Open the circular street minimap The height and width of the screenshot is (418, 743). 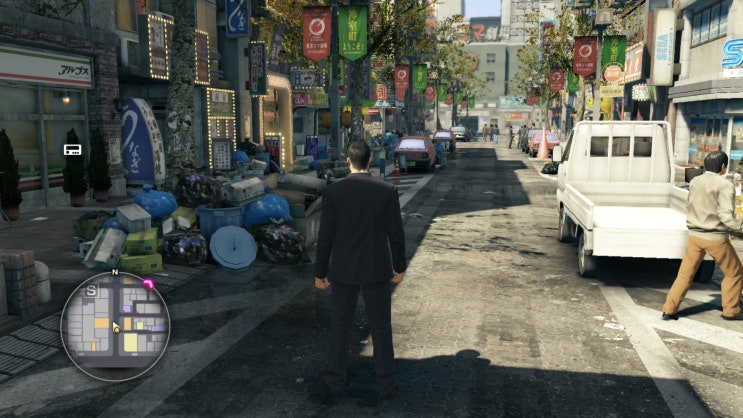click(x=115, y=326)
